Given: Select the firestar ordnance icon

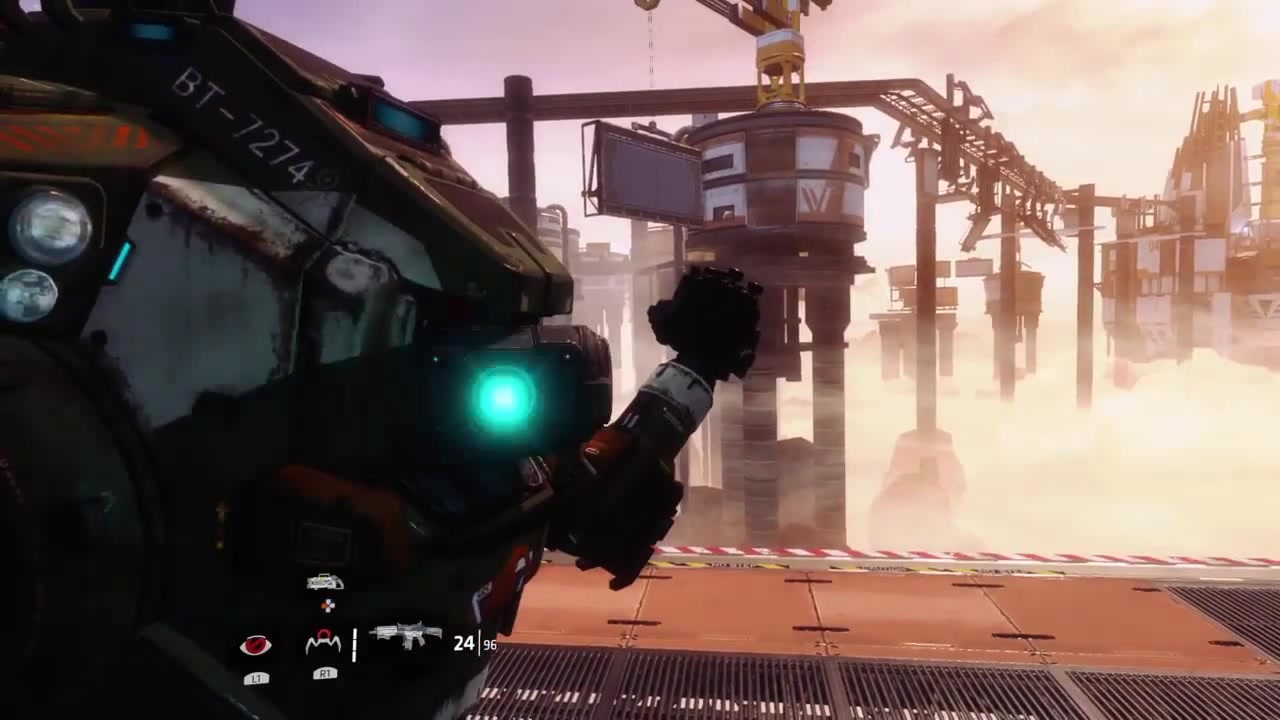Looking at the screenshot, I should (323, 642).
